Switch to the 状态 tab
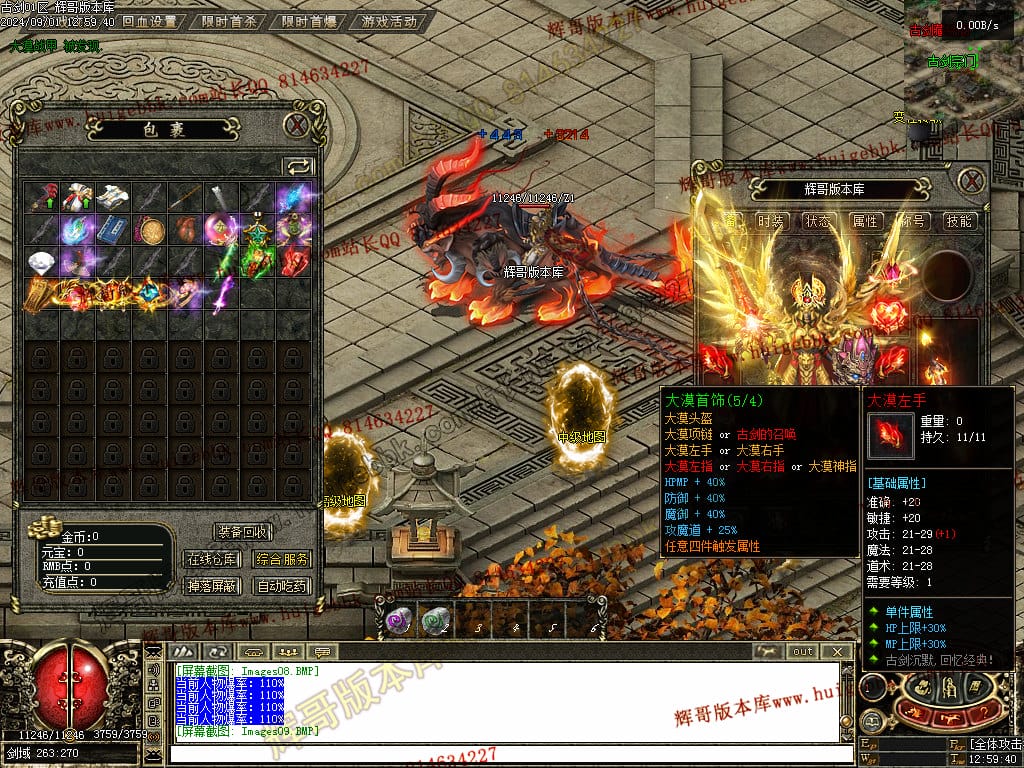The height and width of the screenshot is (768, 1024). pyautogui.click(x=818, y=221)
